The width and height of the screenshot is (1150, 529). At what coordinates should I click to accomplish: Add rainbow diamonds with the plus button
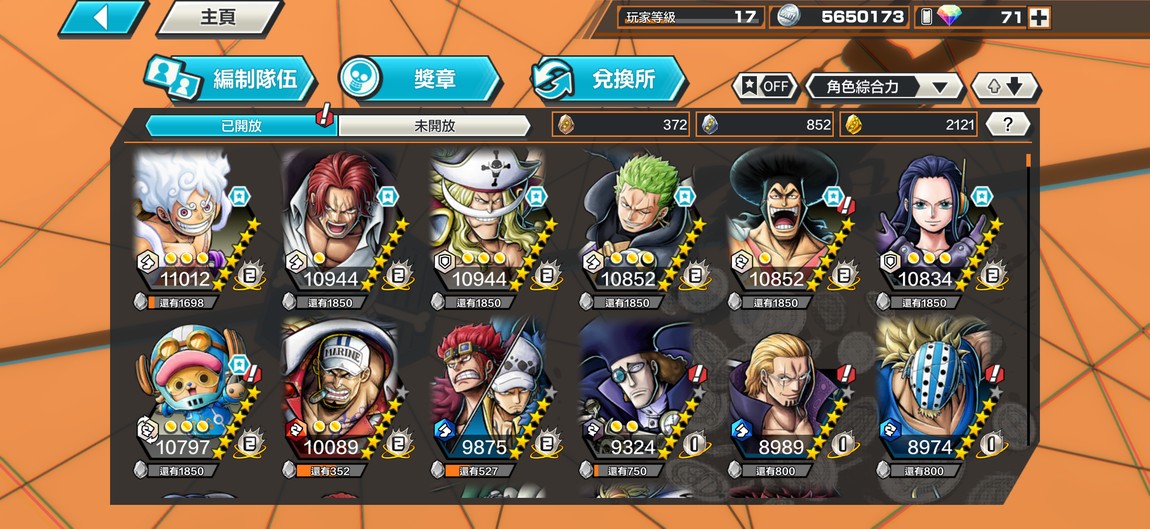(1039, 17)
